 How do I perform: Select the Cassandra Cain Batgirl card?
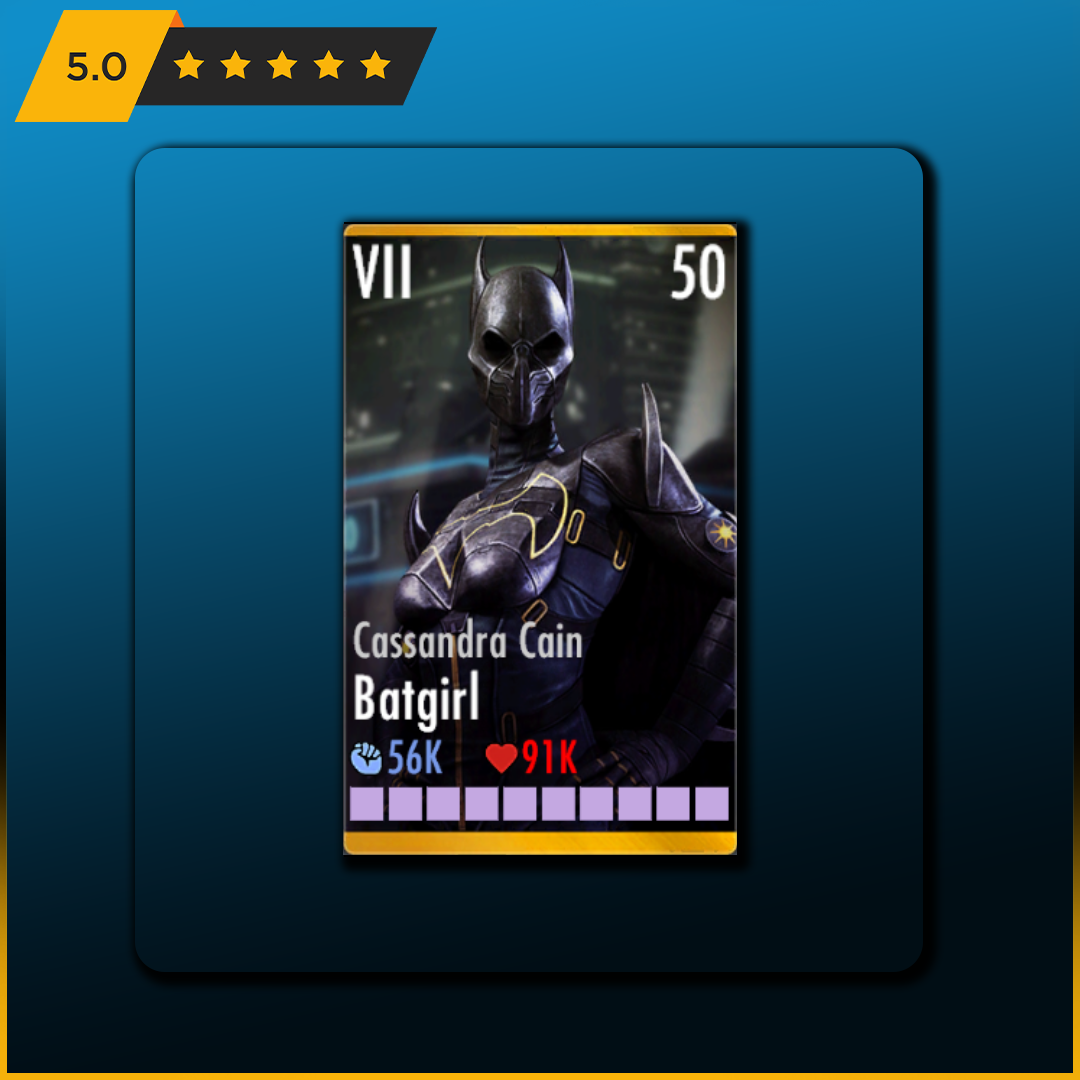coord(540,539)
